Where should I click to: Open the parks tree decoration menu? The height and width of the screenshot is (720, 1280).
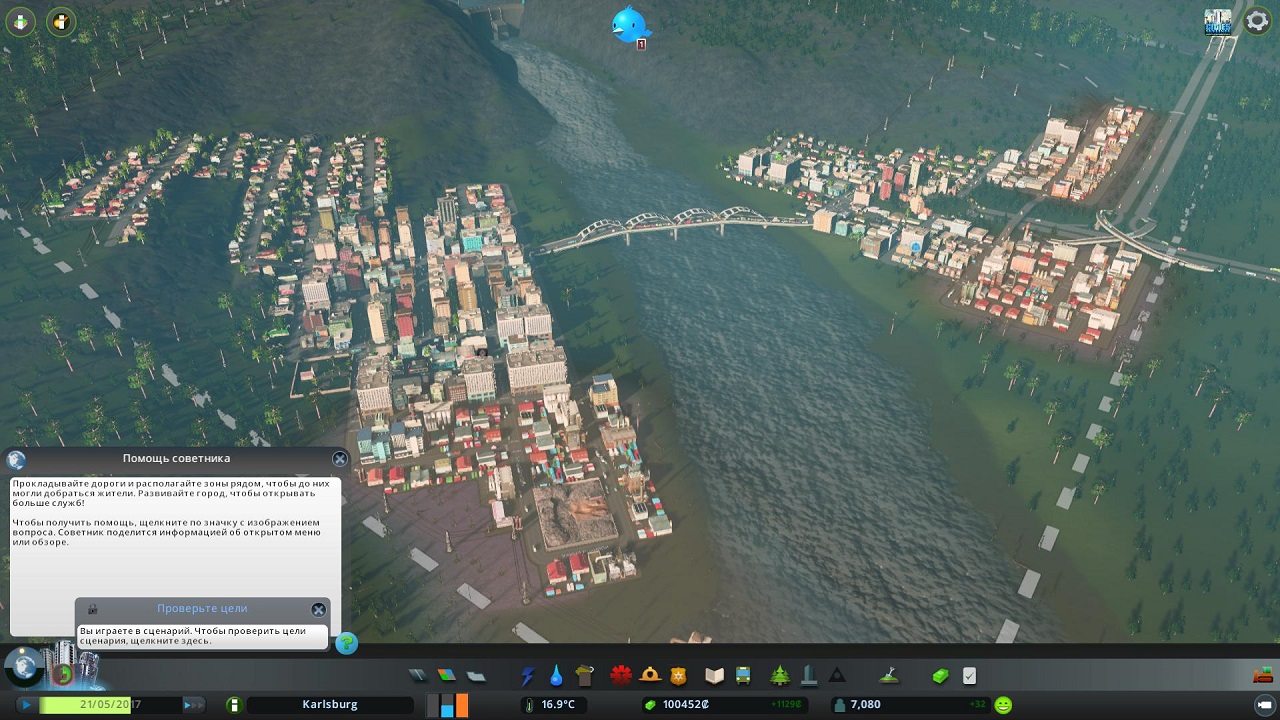(780, 676)
